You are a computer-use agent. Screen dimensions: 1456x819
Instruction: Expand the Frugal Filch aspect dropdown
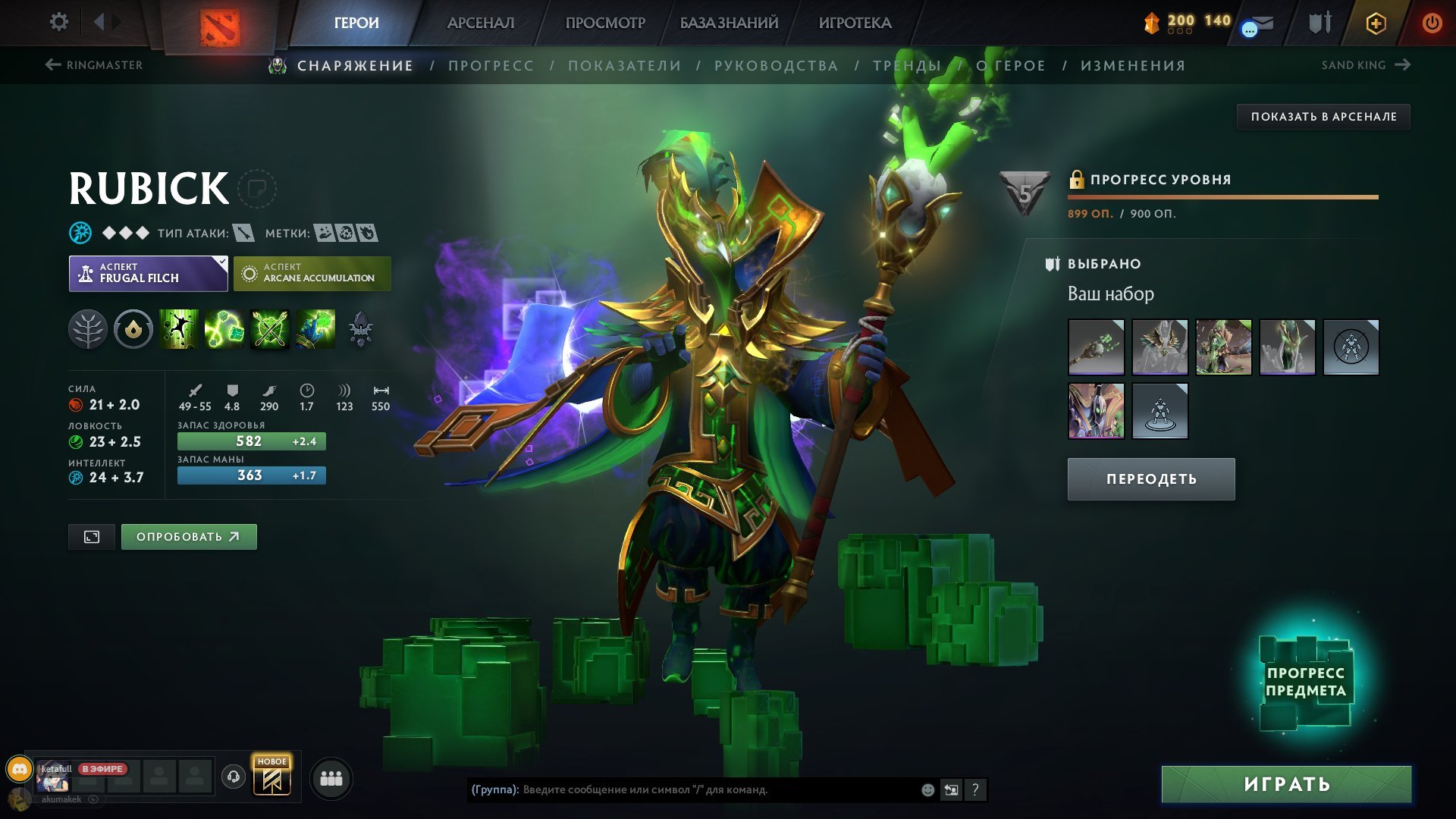219,263
